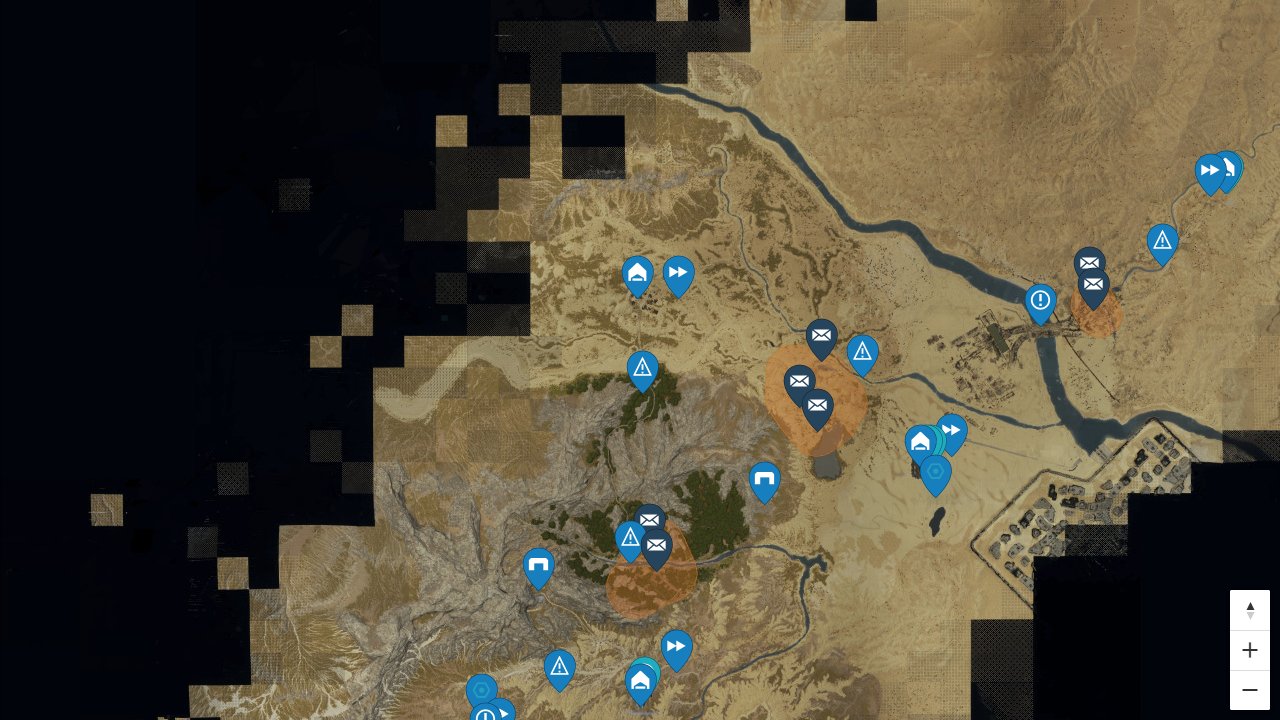Screen dimensions: 1280x720
Task: Select the caution triangle marker along the northeast river
Action: (1162, 241)
